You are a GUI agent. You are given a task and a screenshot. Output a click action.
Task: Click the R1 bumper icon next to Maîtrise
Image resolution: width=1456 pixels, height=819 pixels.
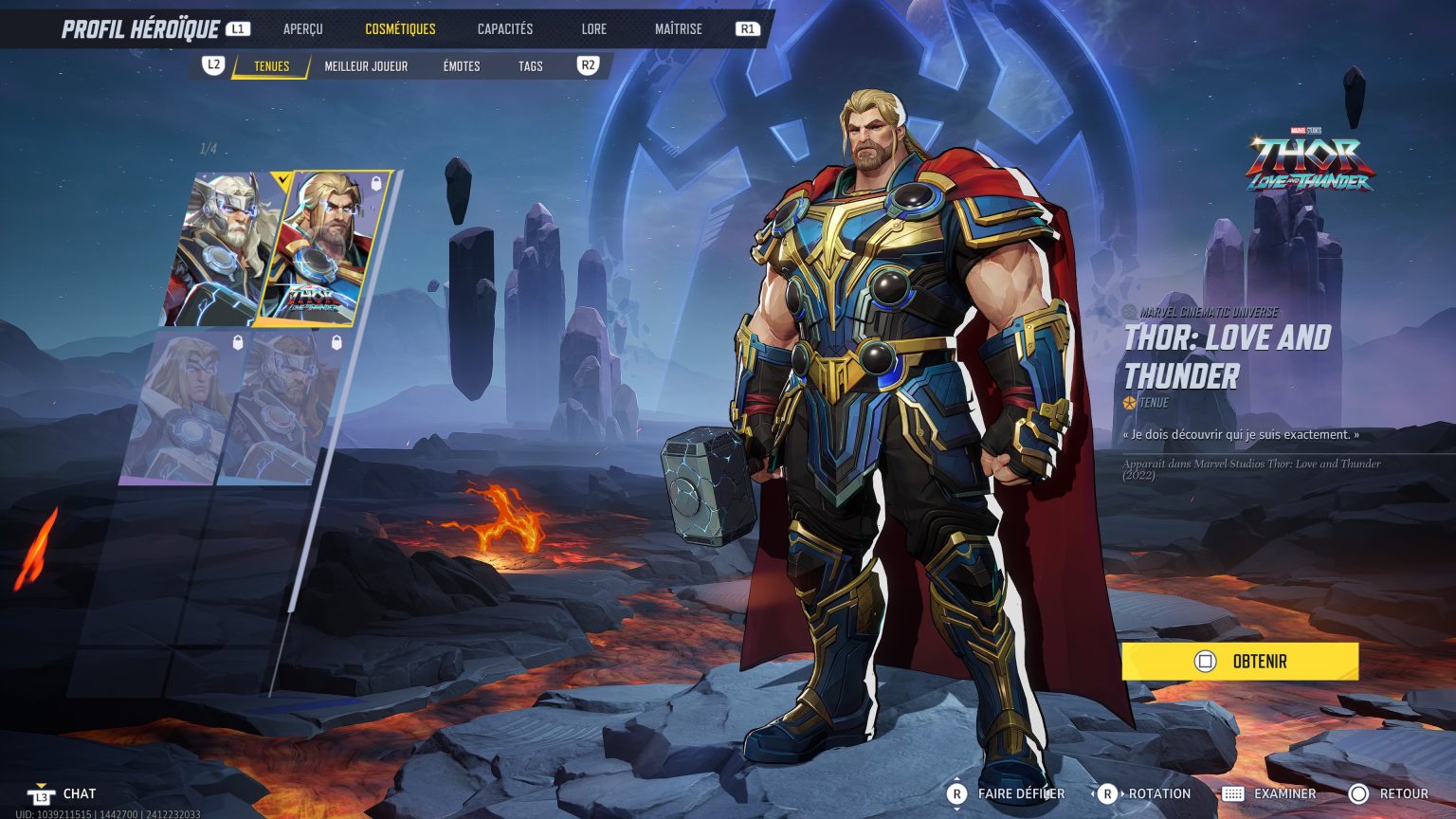pos(748,28)
